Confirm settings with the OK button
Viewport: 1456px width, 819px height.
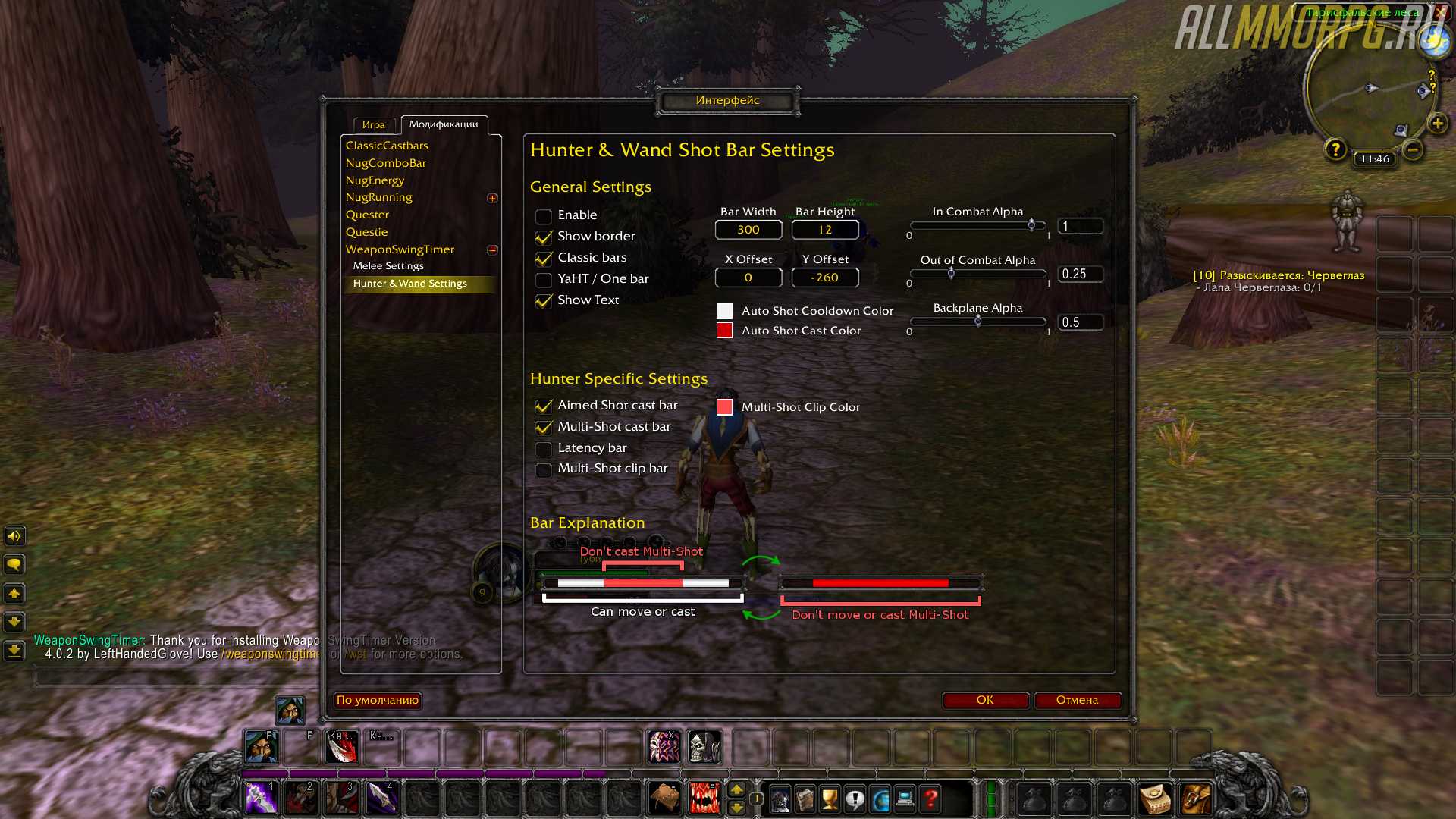984,700
